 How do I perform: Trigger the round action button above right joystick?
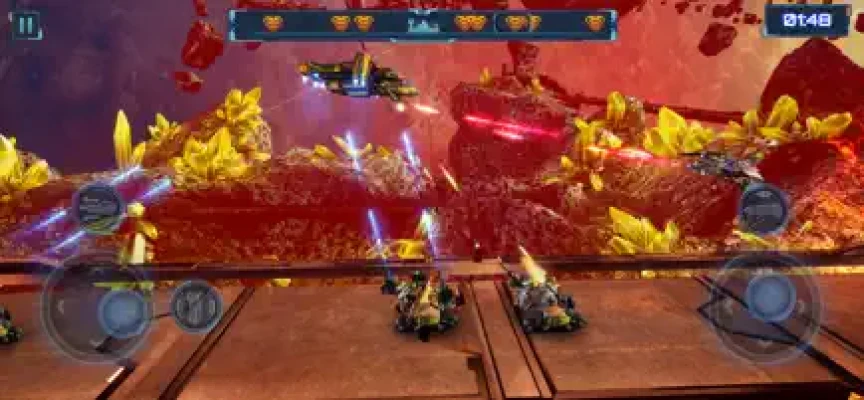click(763, 208)
